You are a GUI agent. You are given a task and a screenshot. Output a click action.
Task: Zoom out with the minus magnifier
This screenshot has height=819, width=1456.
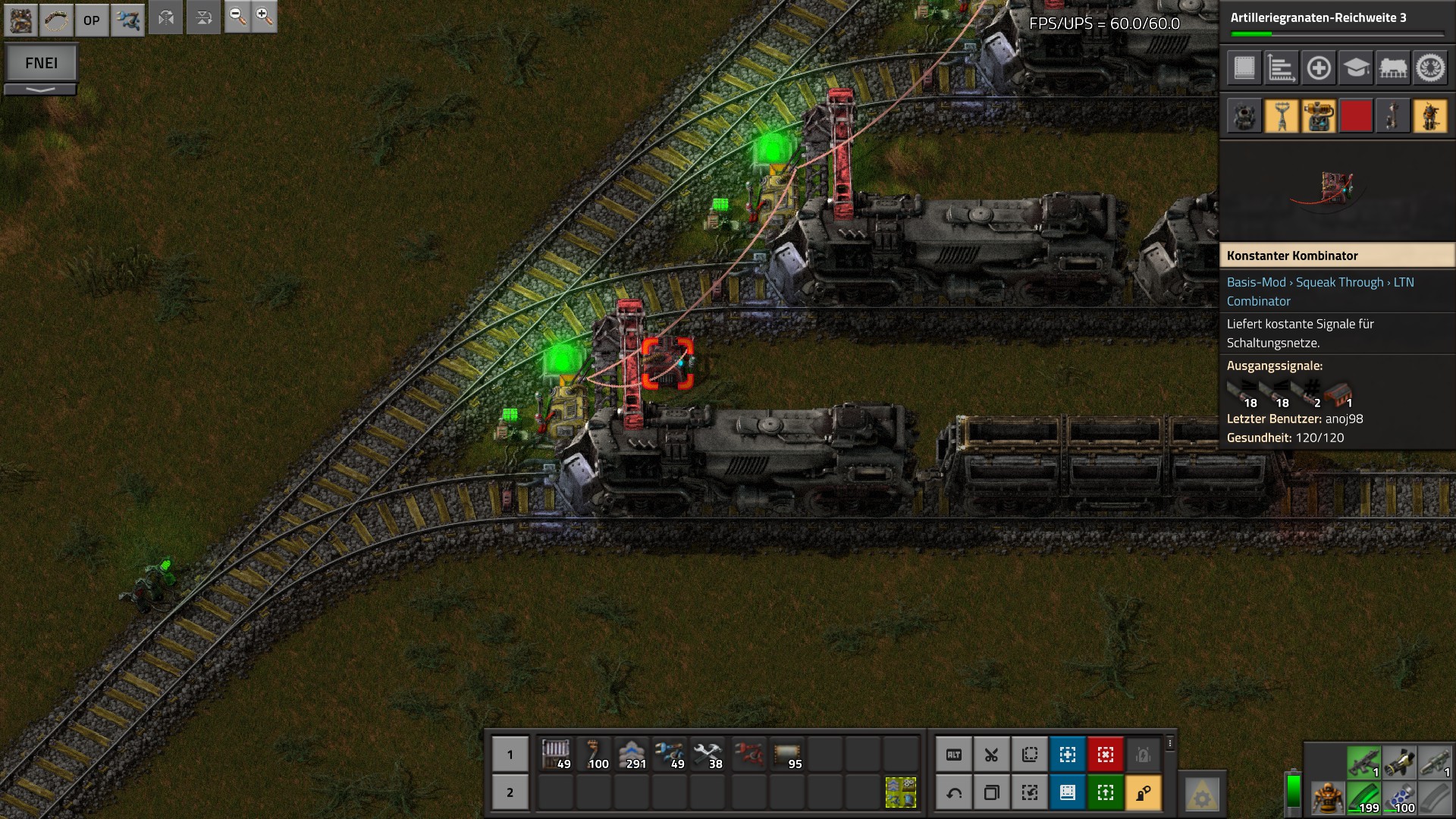(237, 17)
